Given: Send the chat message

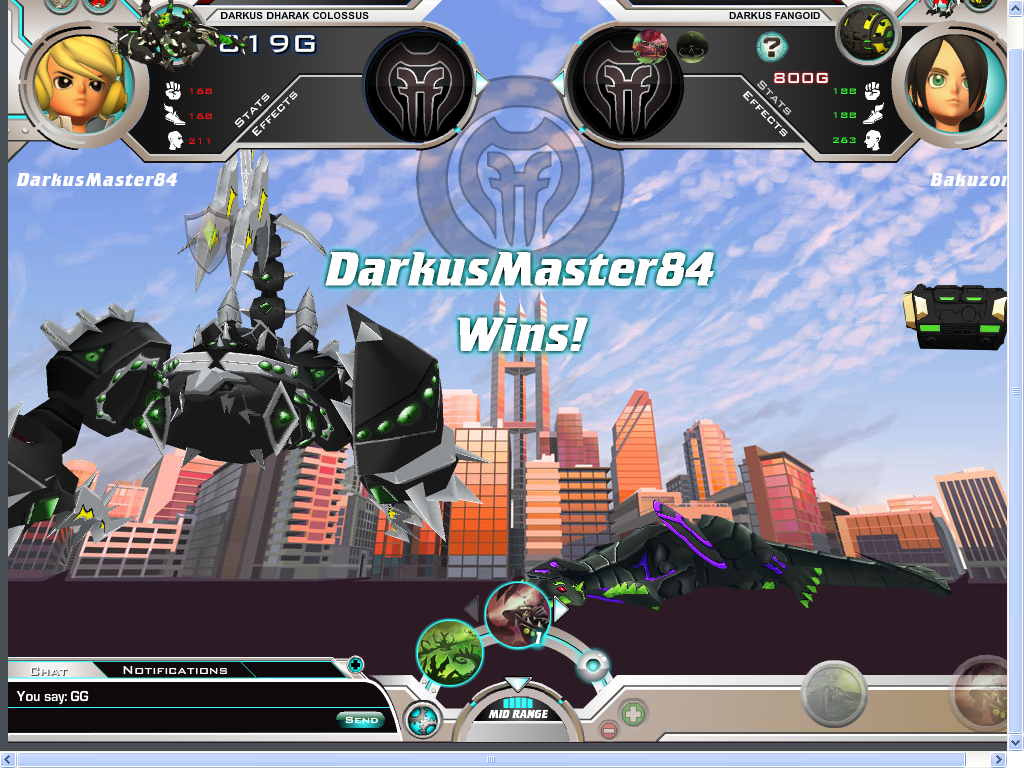Looking at the screenshot, I should 361,720.
